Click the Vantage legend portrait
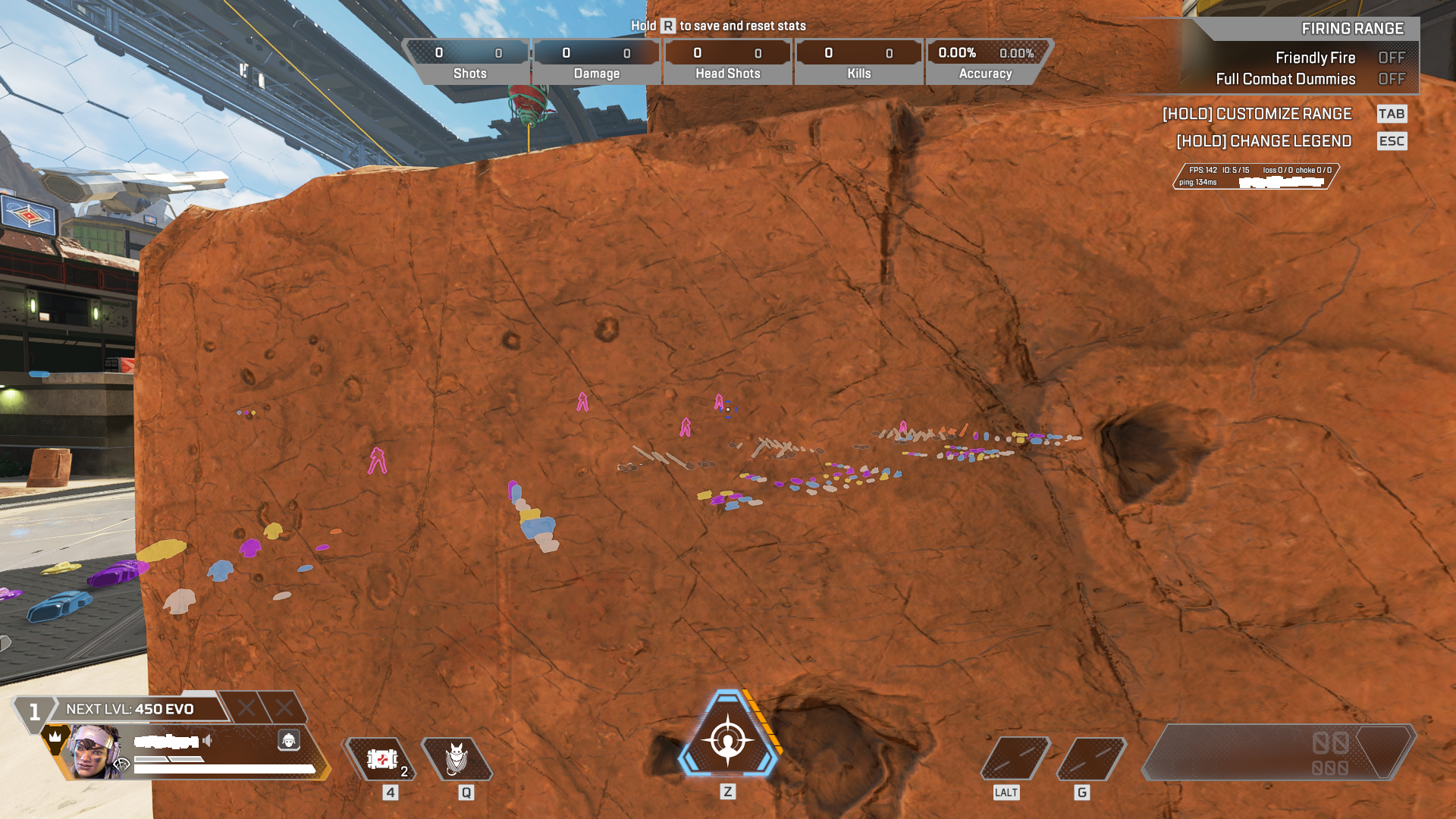1456x819 pixels. (94, 752)
